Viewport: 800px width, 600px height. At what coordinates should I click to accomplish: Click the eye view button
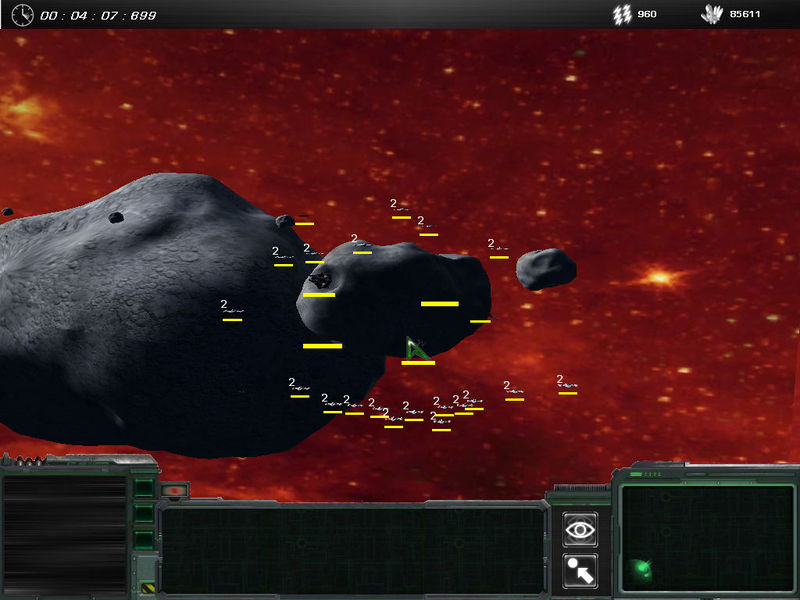pyautogui.click(x=580, y=530)
